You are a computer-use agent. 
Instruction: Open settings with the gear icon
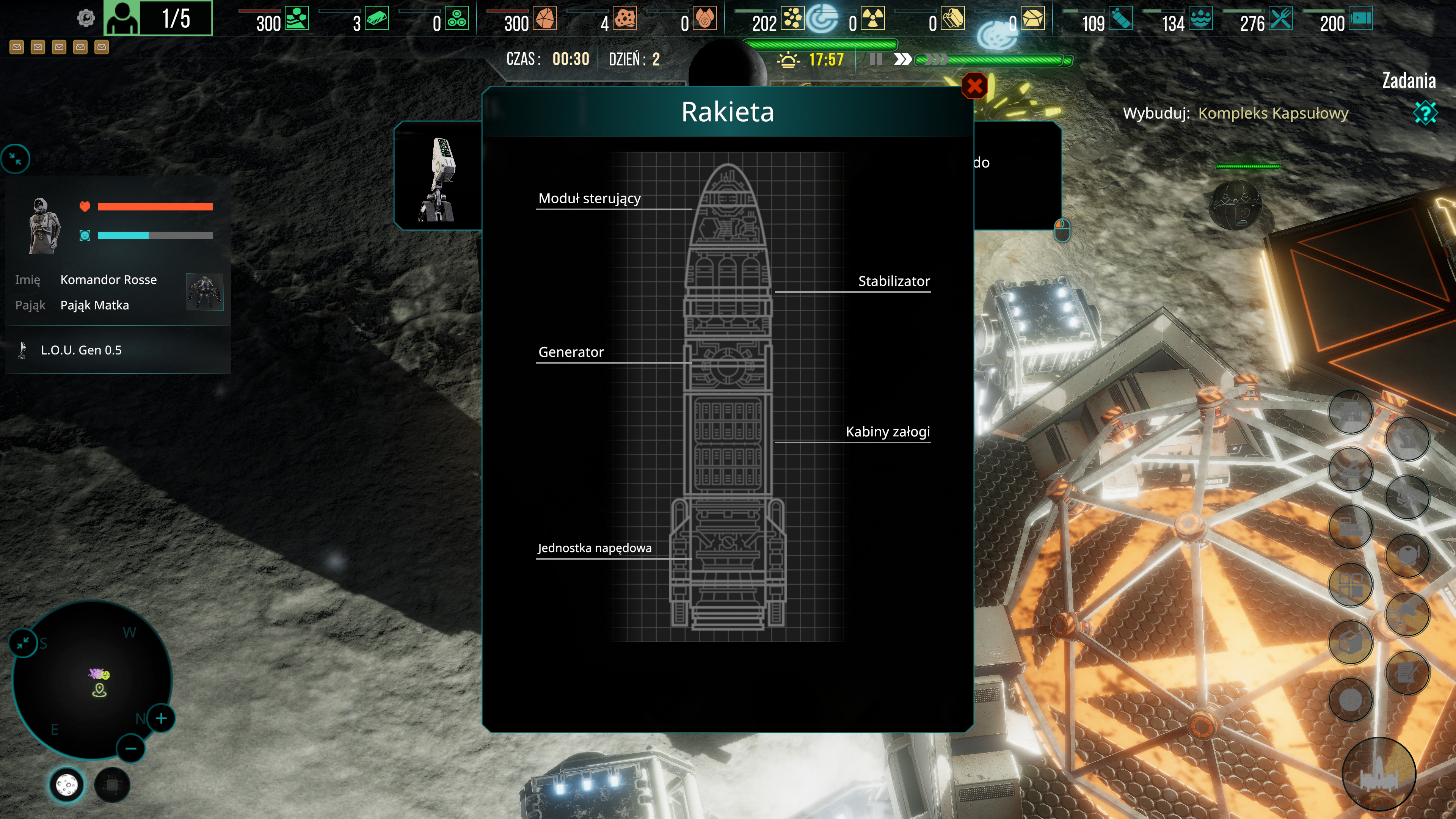[x=86, y=18]
